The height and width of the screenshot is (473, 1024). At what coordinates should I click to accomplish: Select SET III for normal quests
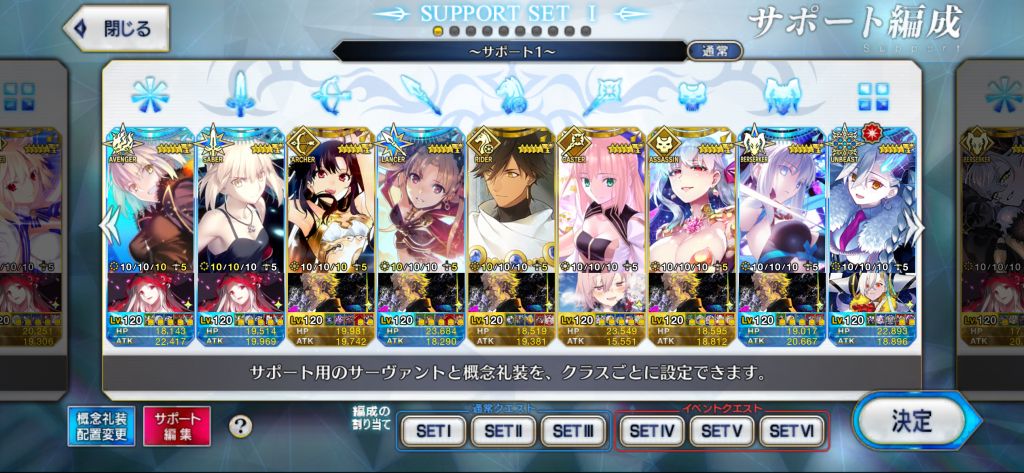[x=572, y=431]
